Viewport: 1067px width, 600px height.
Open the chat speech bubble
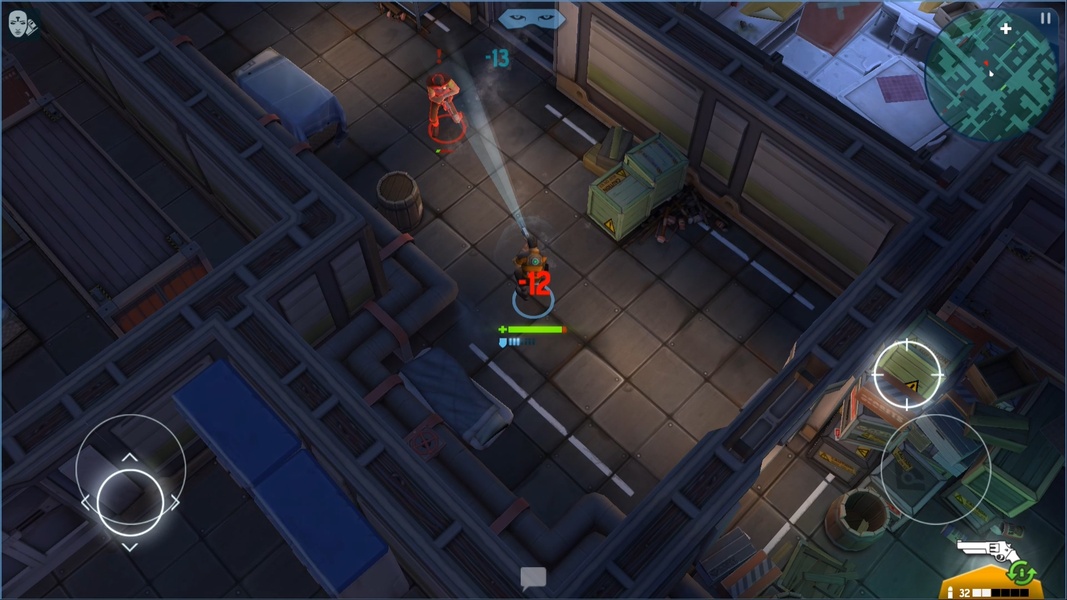[533, 577]
